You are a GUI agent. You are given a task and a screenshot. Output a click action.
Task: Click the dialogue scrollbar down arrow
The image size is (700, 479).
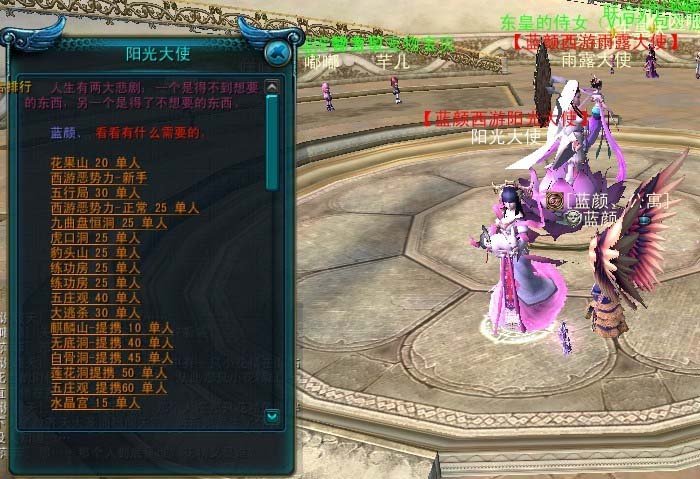pyautogui.click(x=272, y=414)
